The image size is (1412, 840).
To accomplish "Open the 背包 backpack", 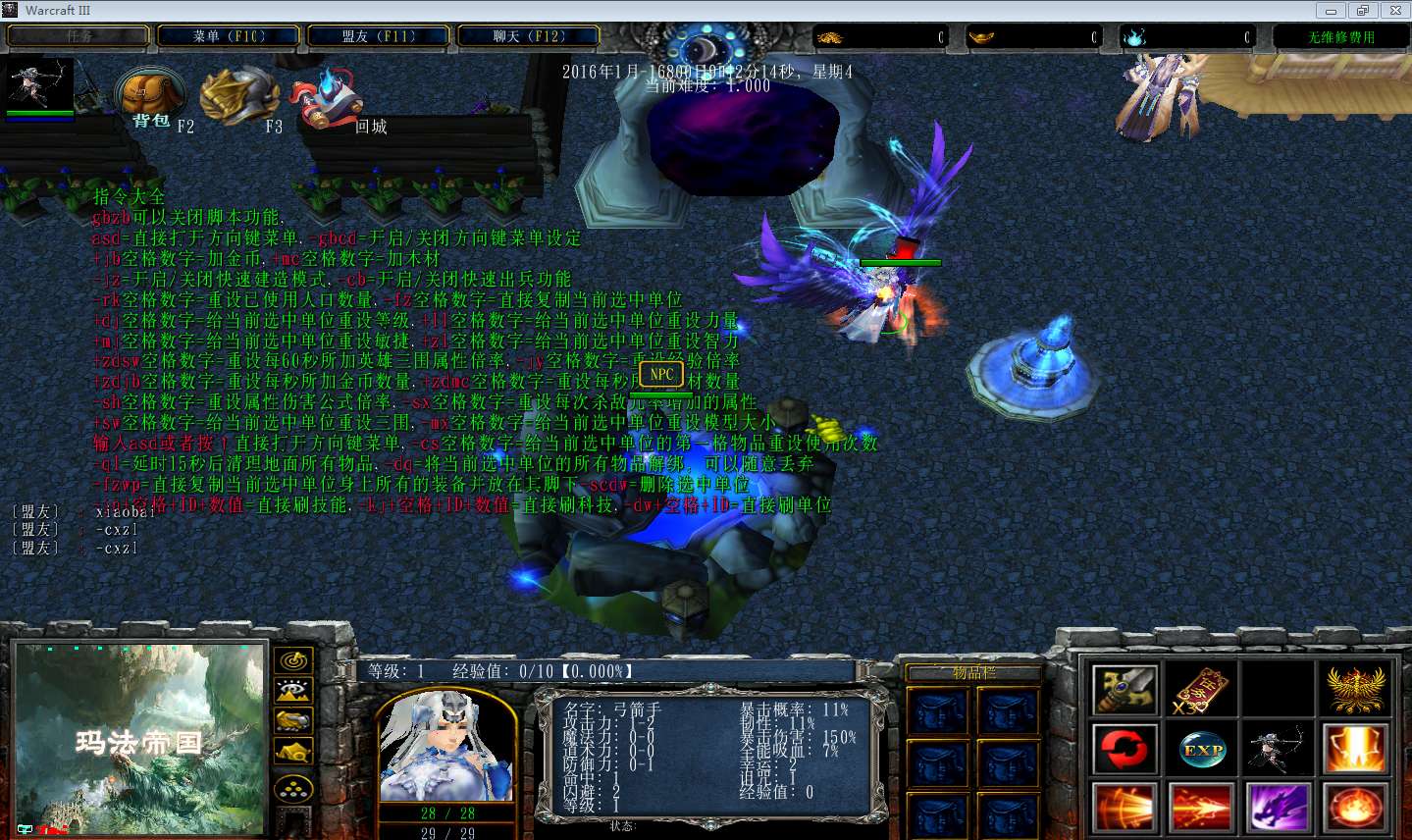I will pos(151,98).
